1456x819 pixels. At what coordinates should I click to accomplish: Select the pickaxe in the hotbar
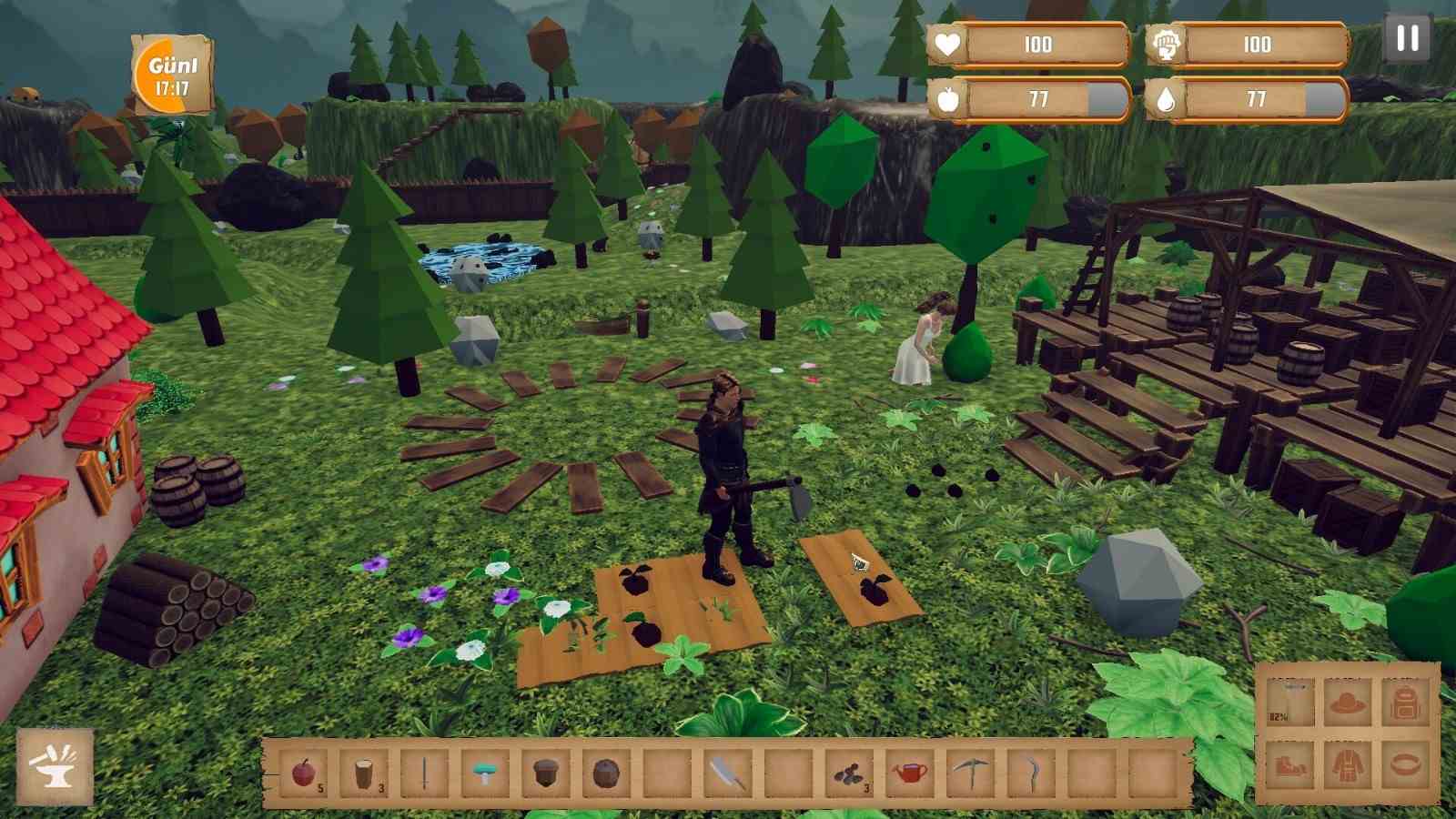coord(970,773)
